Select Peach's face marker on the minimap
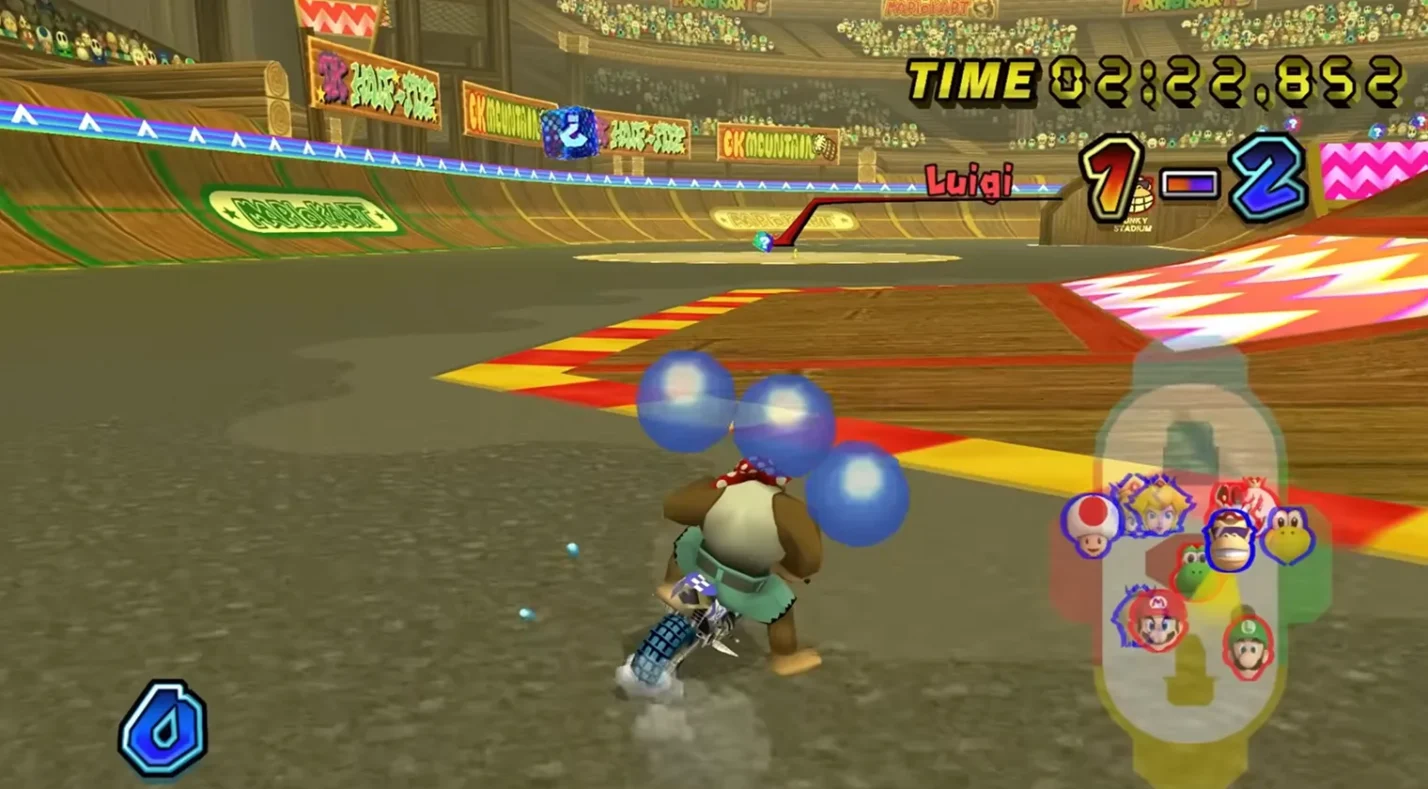 (x=1150, y=506)
